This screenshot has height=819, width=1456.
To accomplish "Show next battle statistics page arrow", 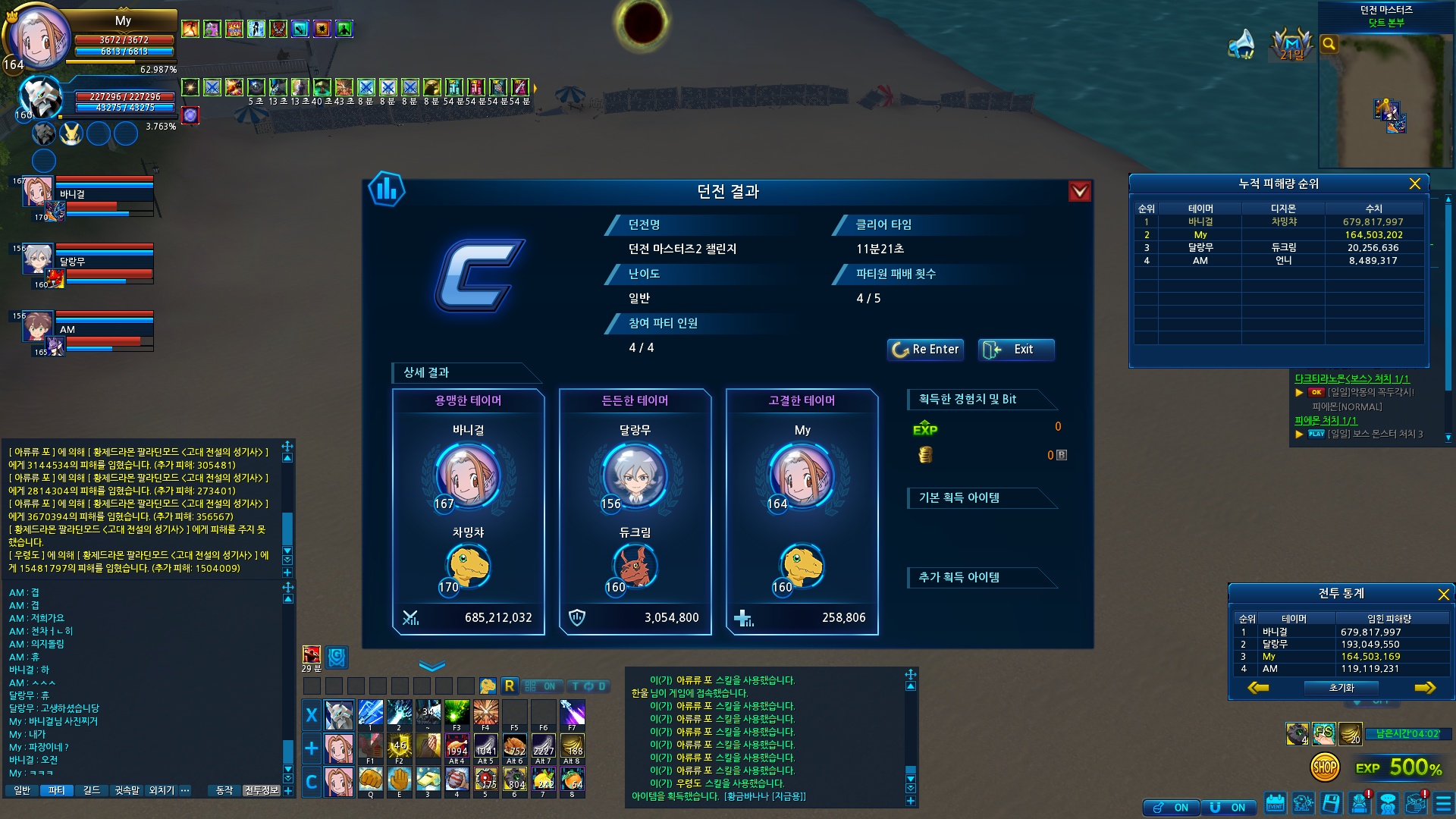I will point(1425,688).
